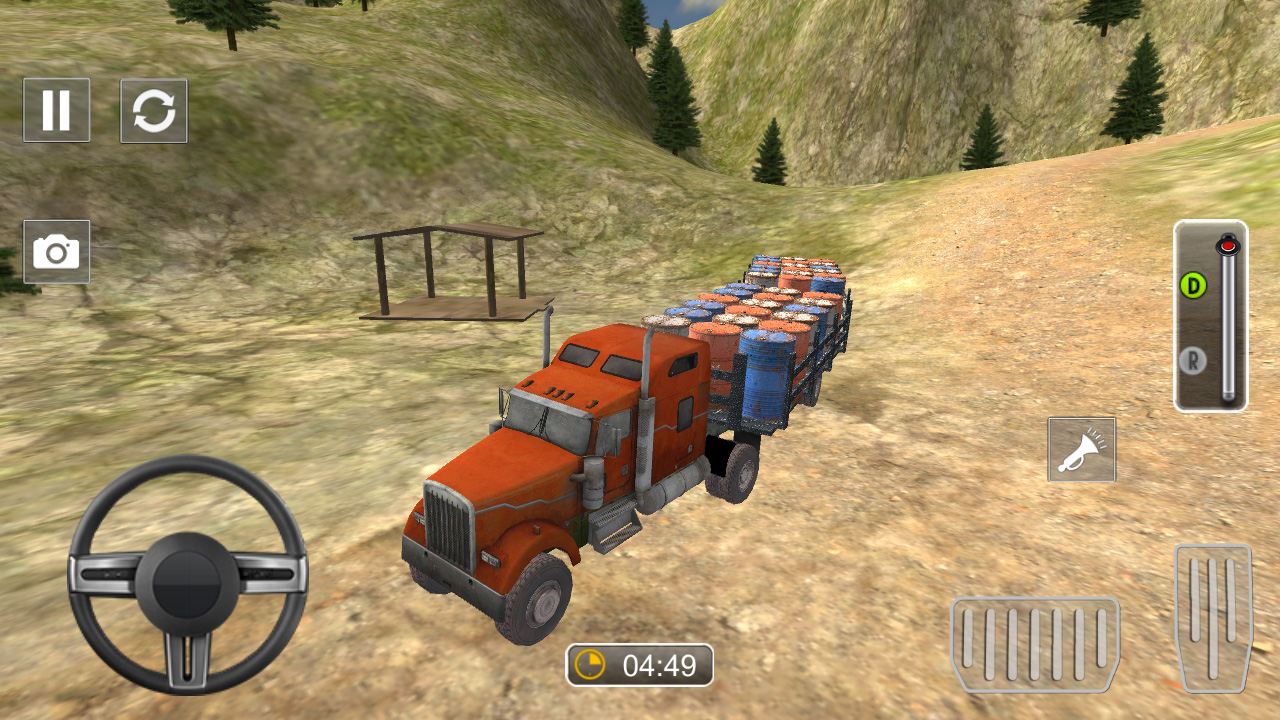Turn the steering wheel
Image resolution: width=1280 pixels, height=720 pixels.
[185, 580]
